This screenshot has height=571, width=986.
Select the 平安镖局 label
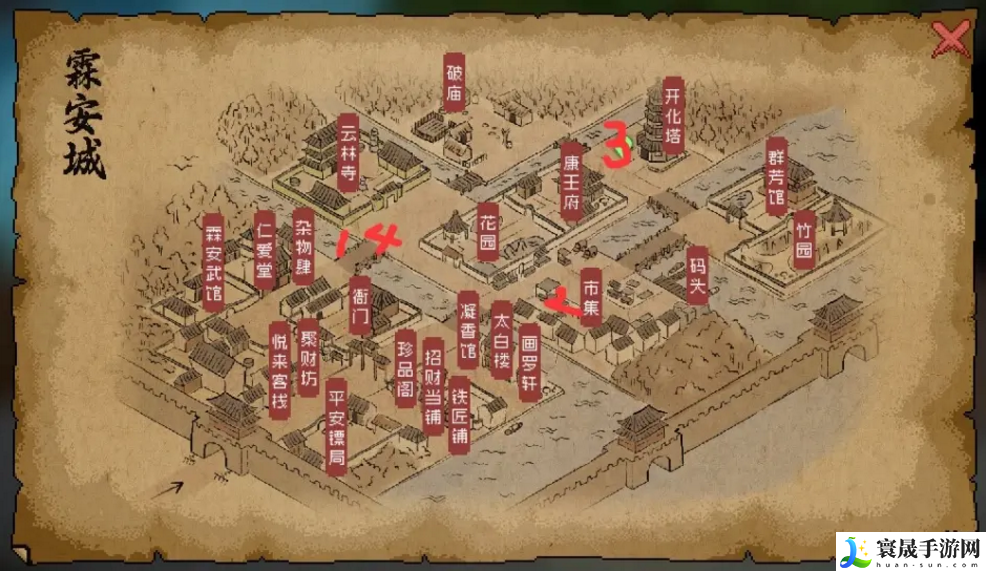tap(337, 425)
